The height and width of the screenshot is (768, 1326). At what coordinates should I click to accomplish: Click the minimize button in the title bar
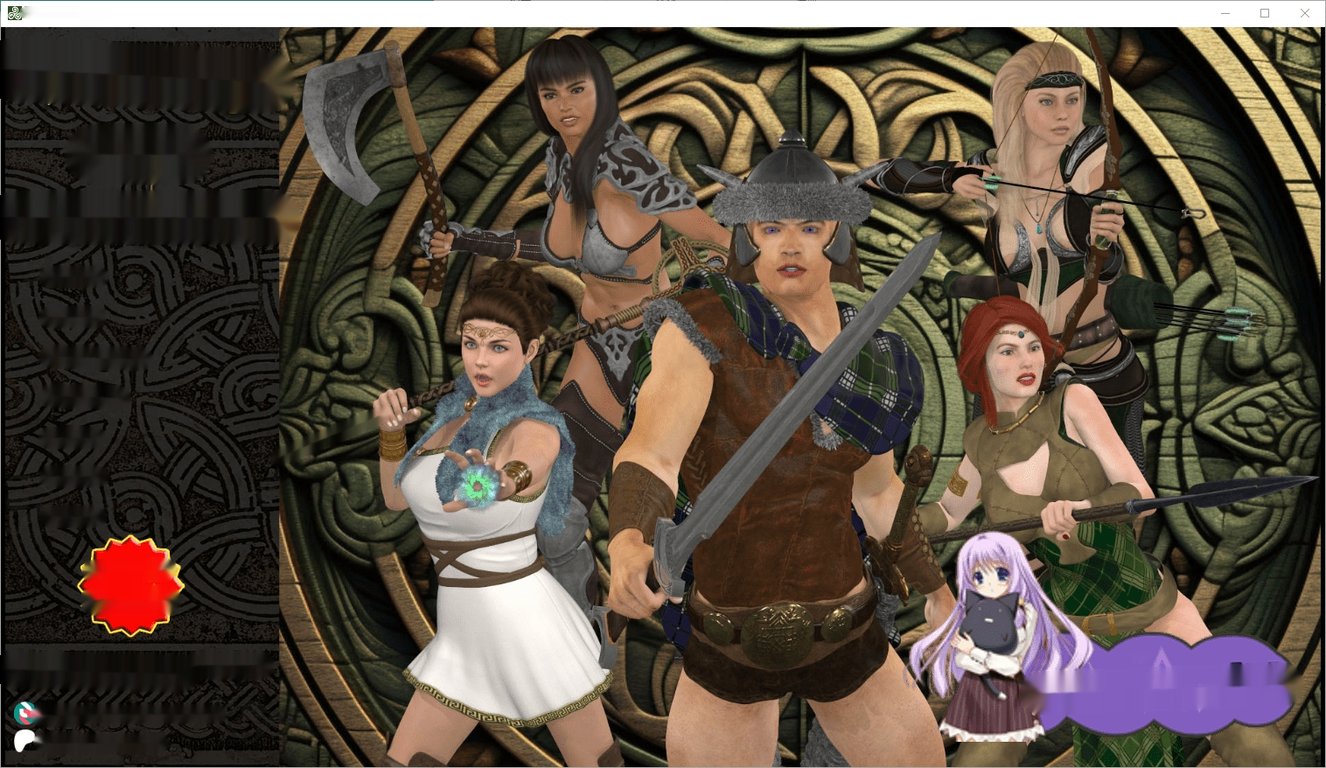click(x=1225, y=13)
